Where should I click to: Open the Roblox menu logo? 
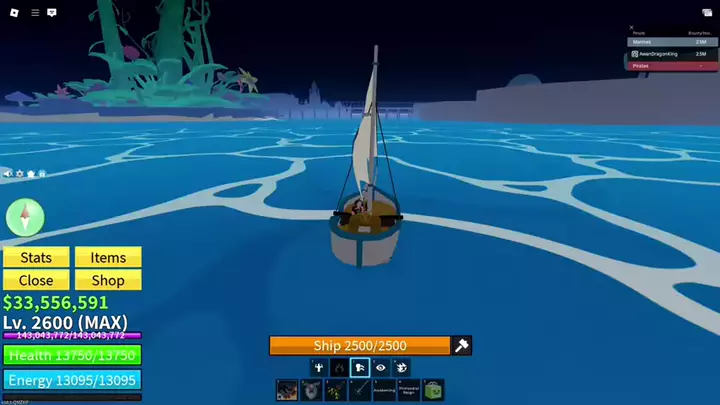point(12,13)
